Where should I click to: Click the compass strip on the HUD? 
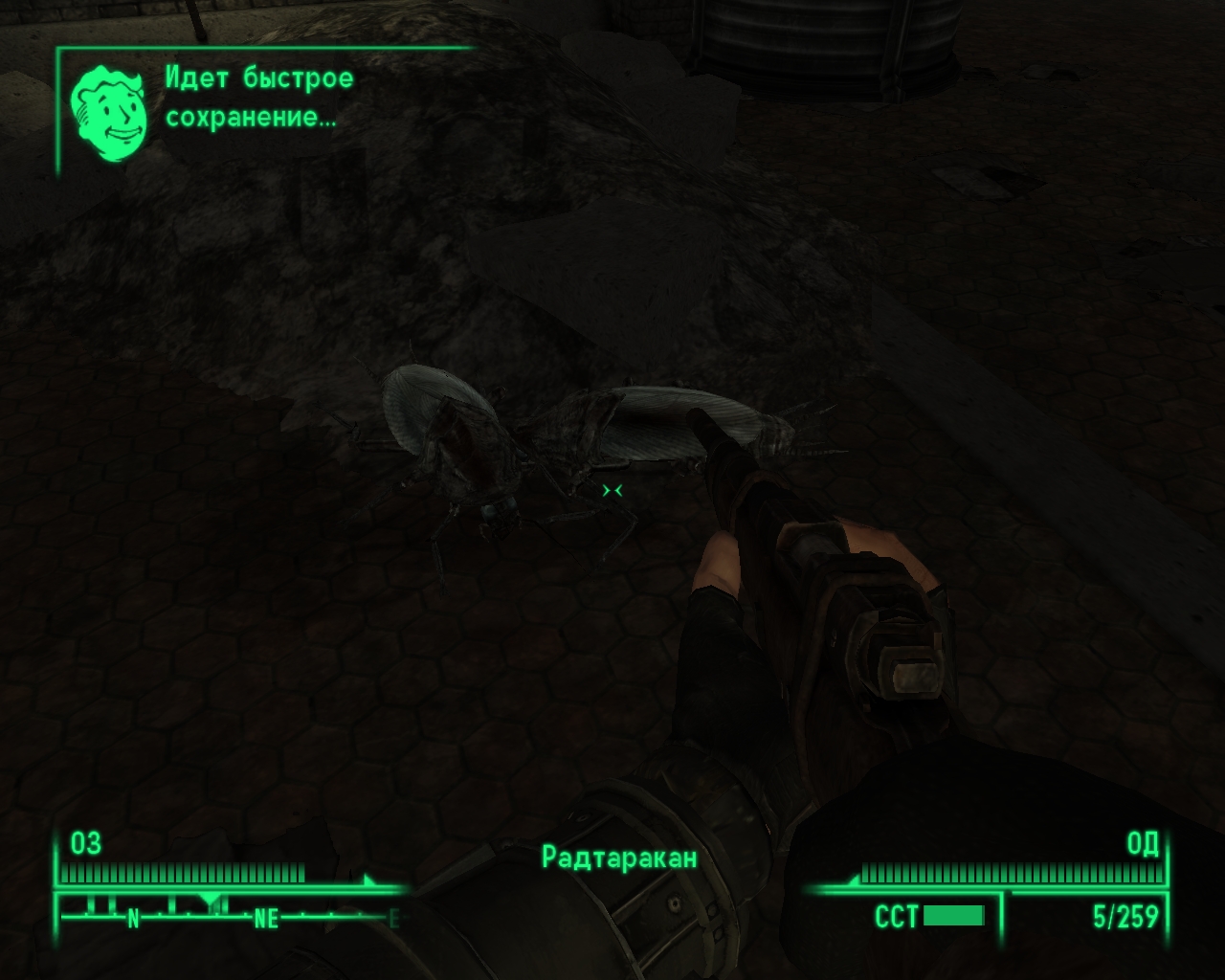click(228, 912)
